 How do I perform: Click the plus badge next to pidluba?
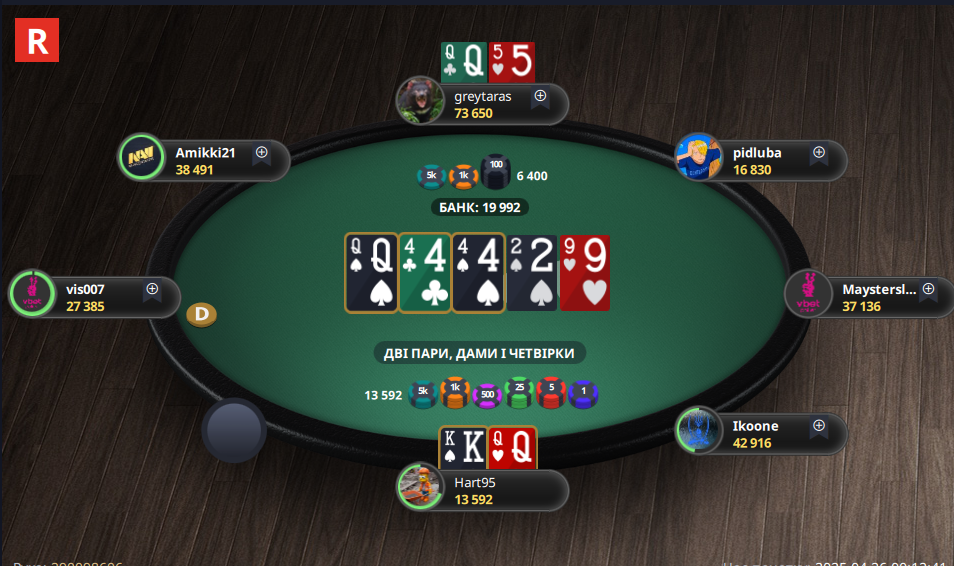(818, 153)
